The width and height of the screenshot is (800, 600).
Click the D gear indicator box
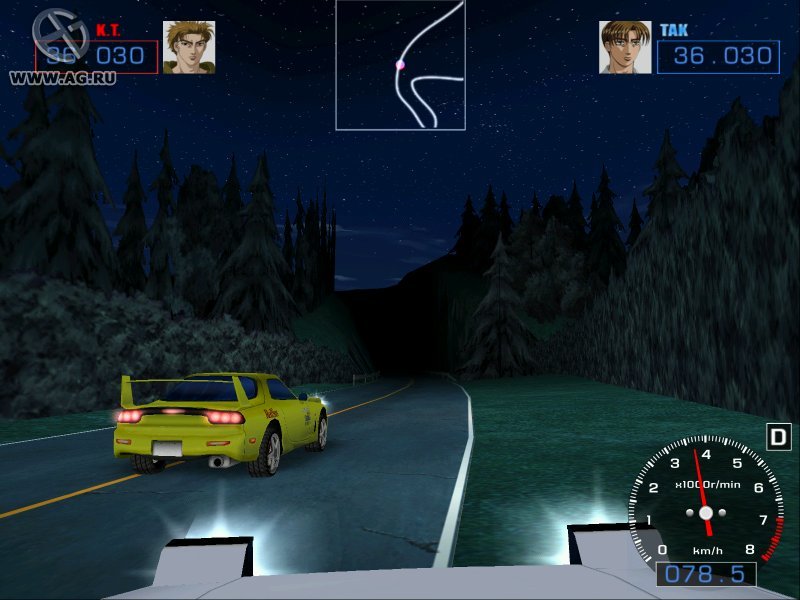point(778,437)
